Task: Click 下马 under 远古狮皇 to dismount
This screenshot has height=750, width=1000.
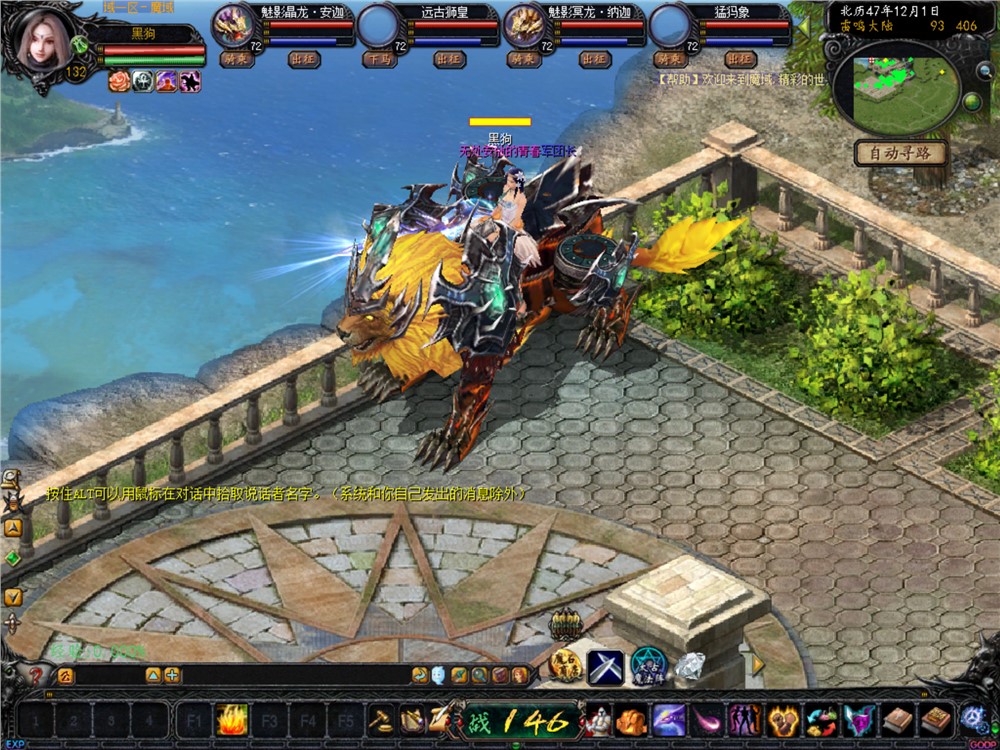Action: (380, 59)
